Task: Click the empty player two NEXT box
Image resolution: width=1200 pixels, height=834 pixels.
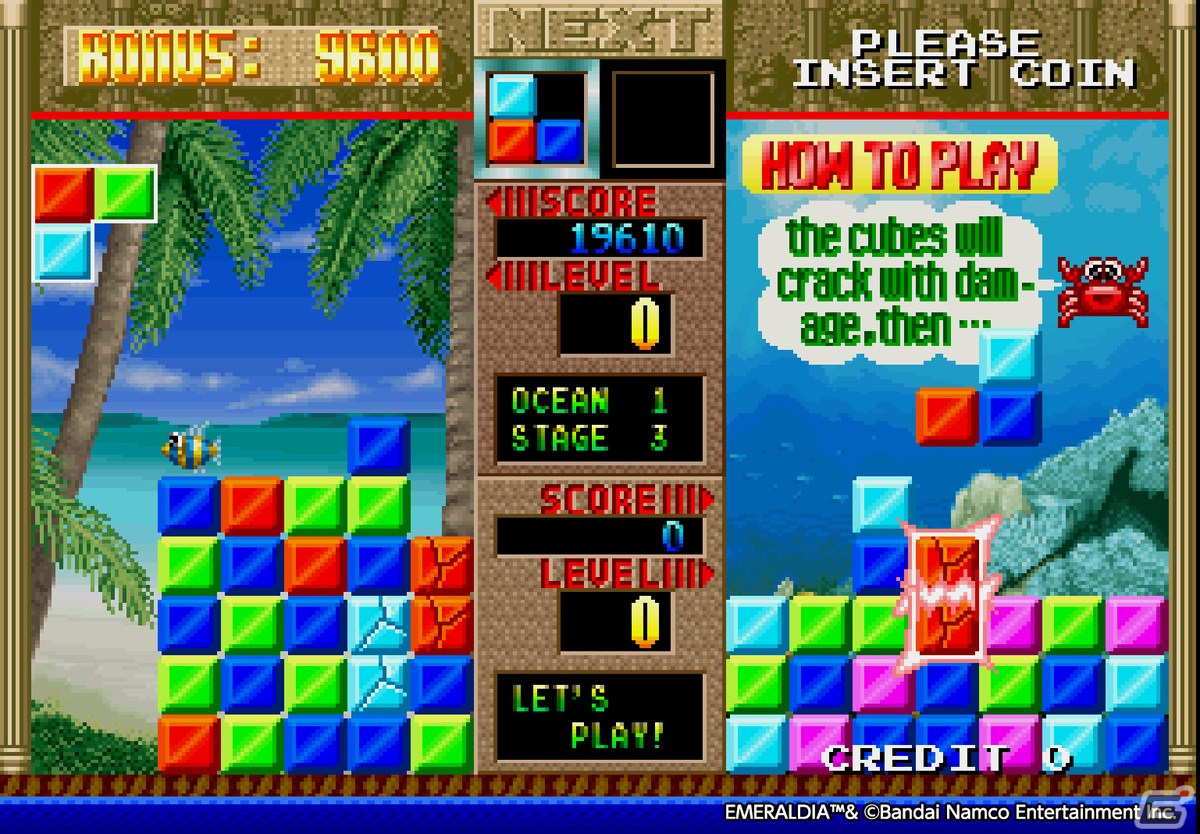Action: click(x=663, y=119)
